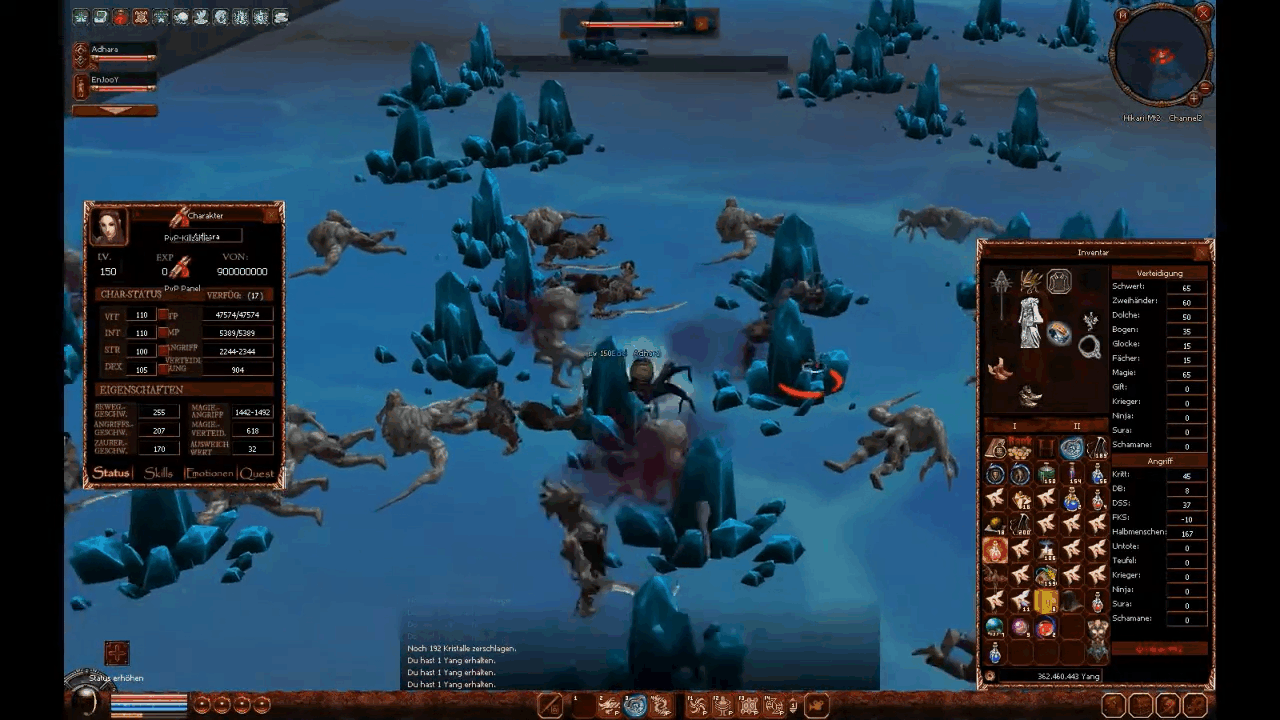1280x720 pixels.
Task: Increase the INT attribute
Action: [163, 333]
